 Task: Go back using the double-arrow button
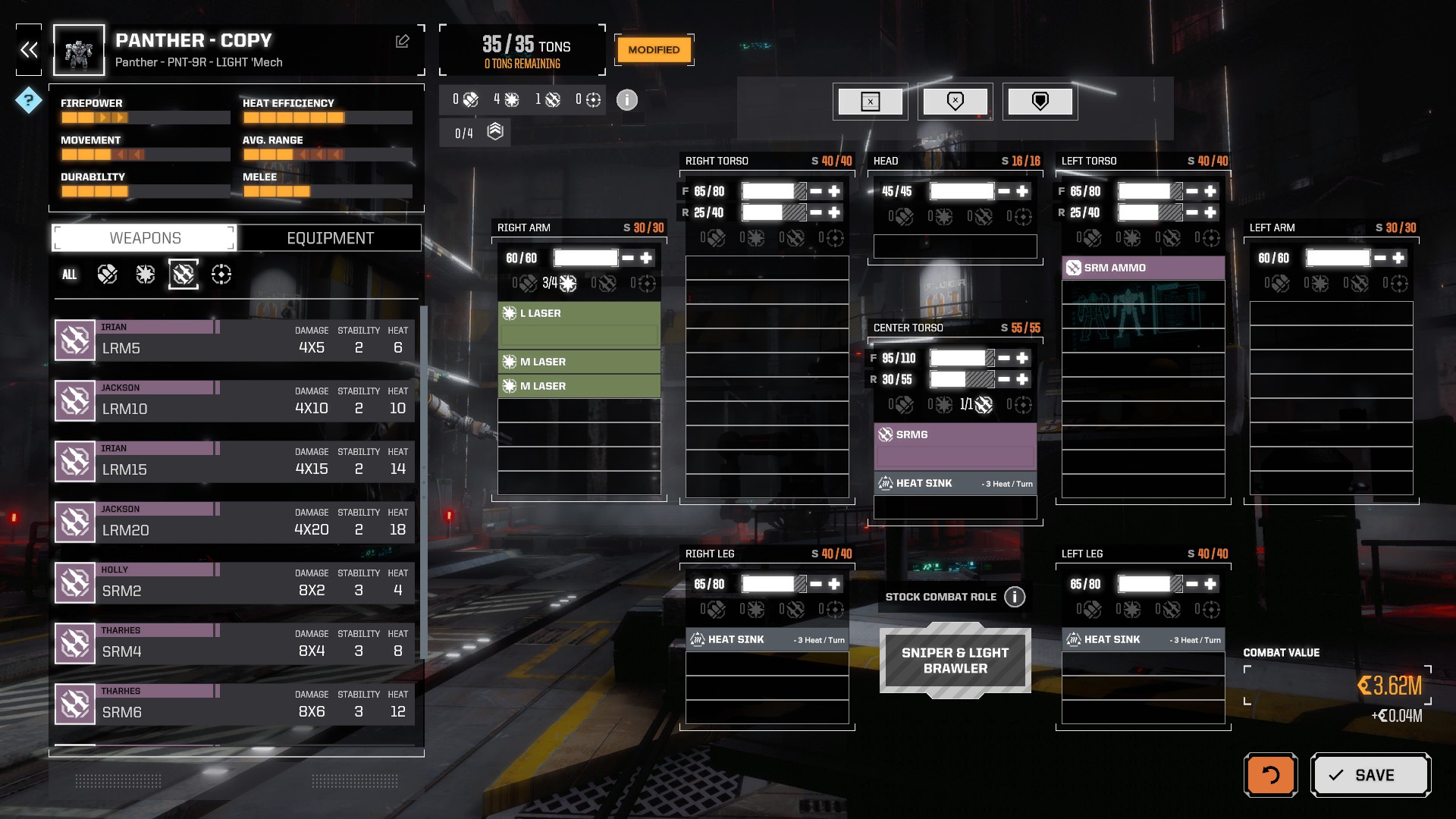click(x=29, y=50)
